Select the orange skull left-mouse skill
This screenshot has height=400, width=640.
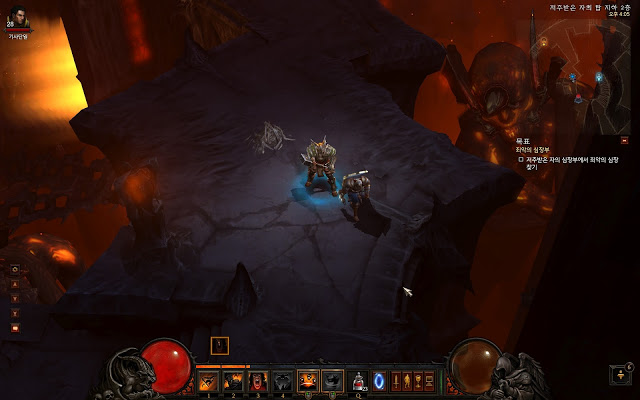(x=308, y=381)
